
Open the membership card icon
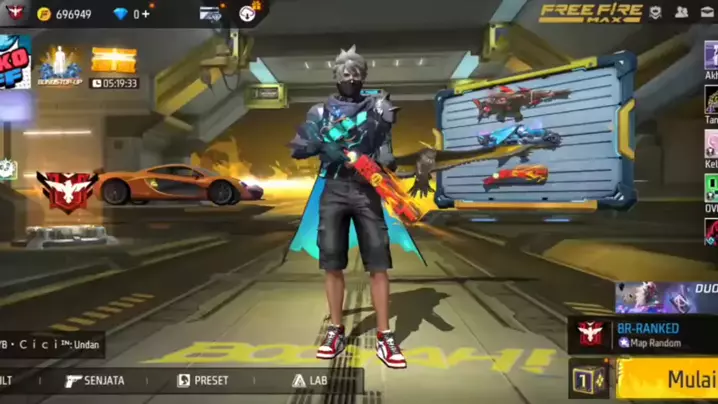[210, 14]
